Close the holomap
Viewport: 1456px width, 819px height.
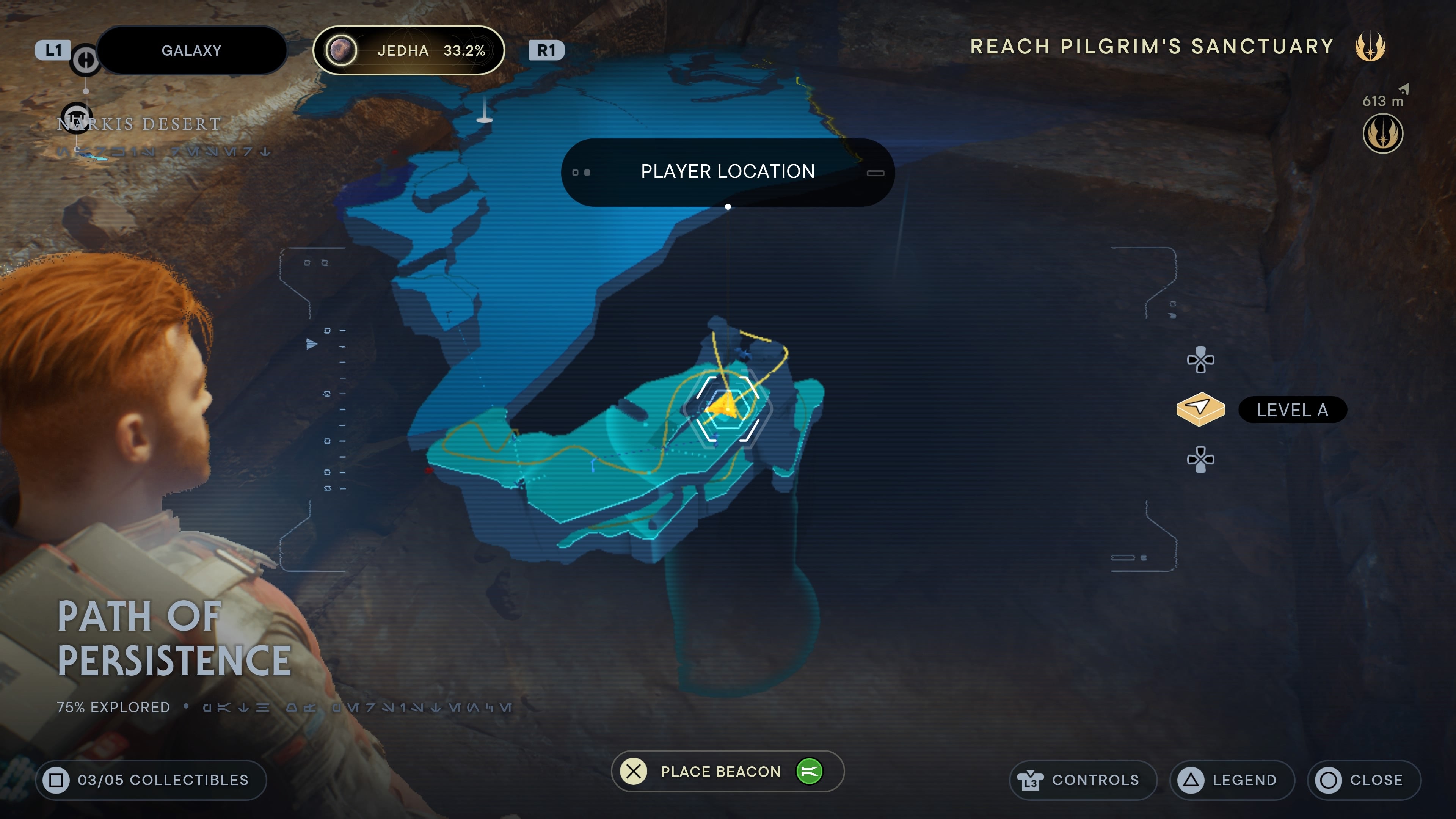[1364, 780]
